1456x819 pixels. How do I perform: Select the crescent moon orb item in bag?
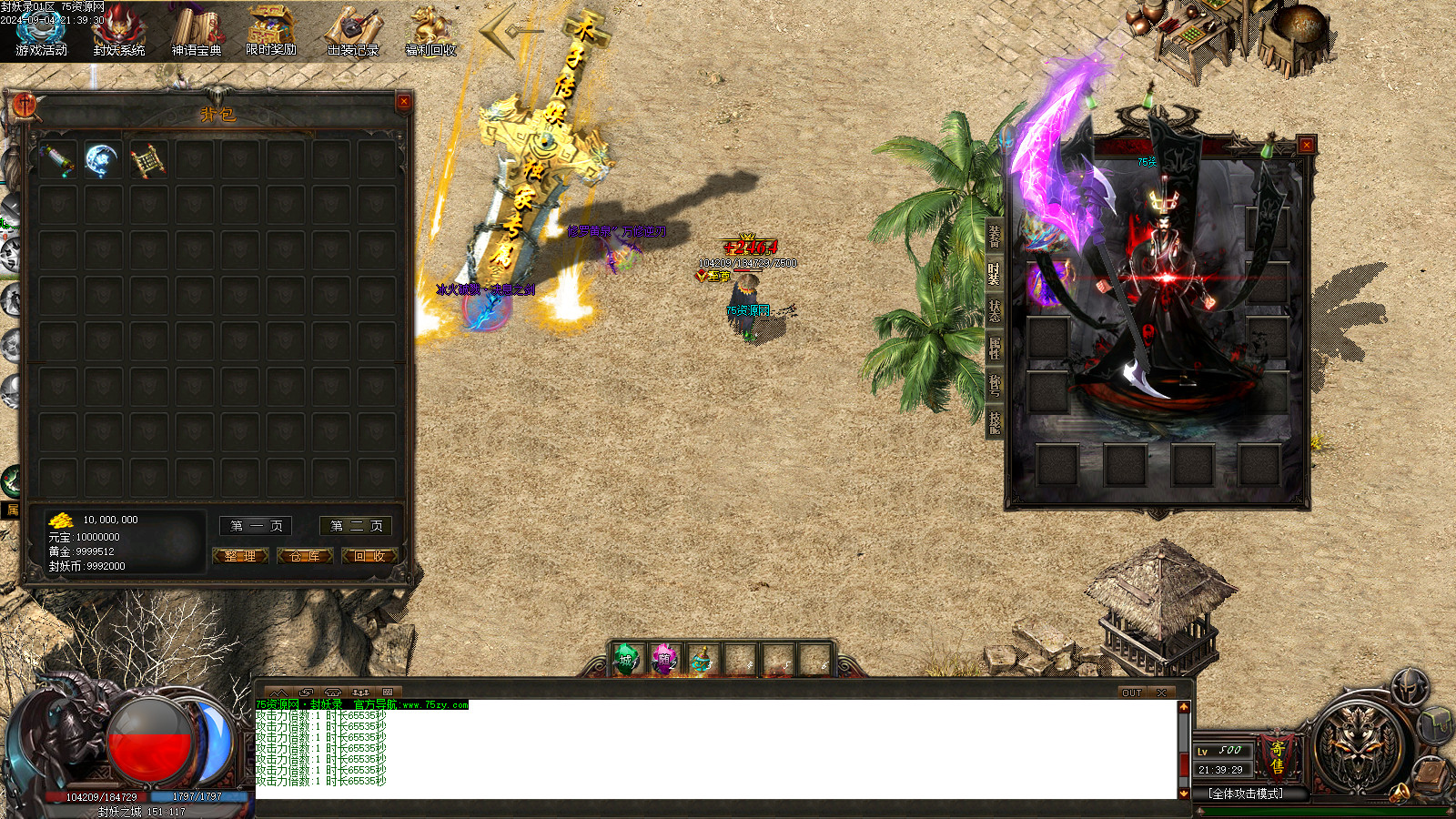click(x=102, y=160)
